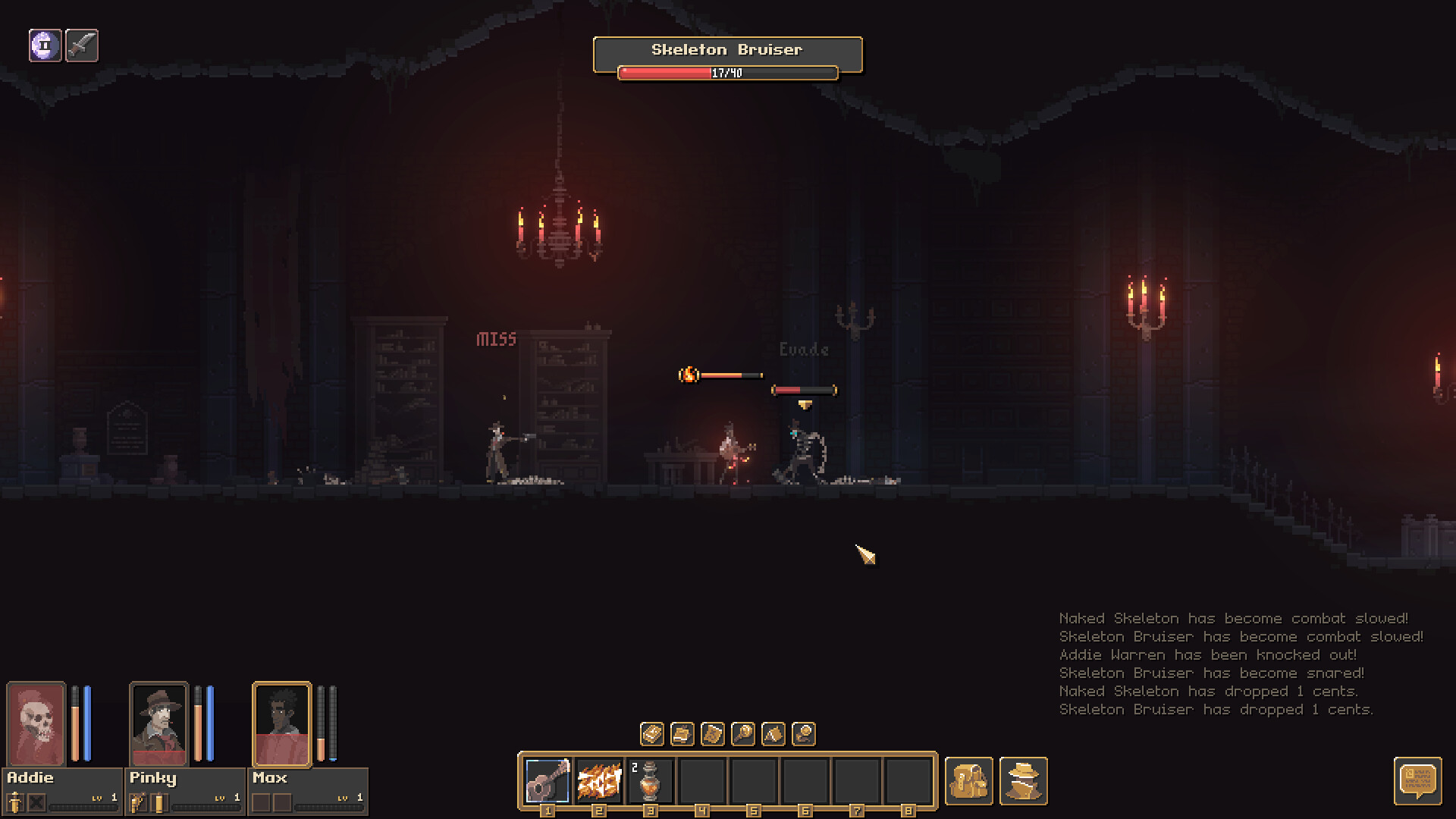Click Addie's golden dagger equipment slot
Image resolution: width=1456 pixels, height=819 pixels.
click(15, 802)
